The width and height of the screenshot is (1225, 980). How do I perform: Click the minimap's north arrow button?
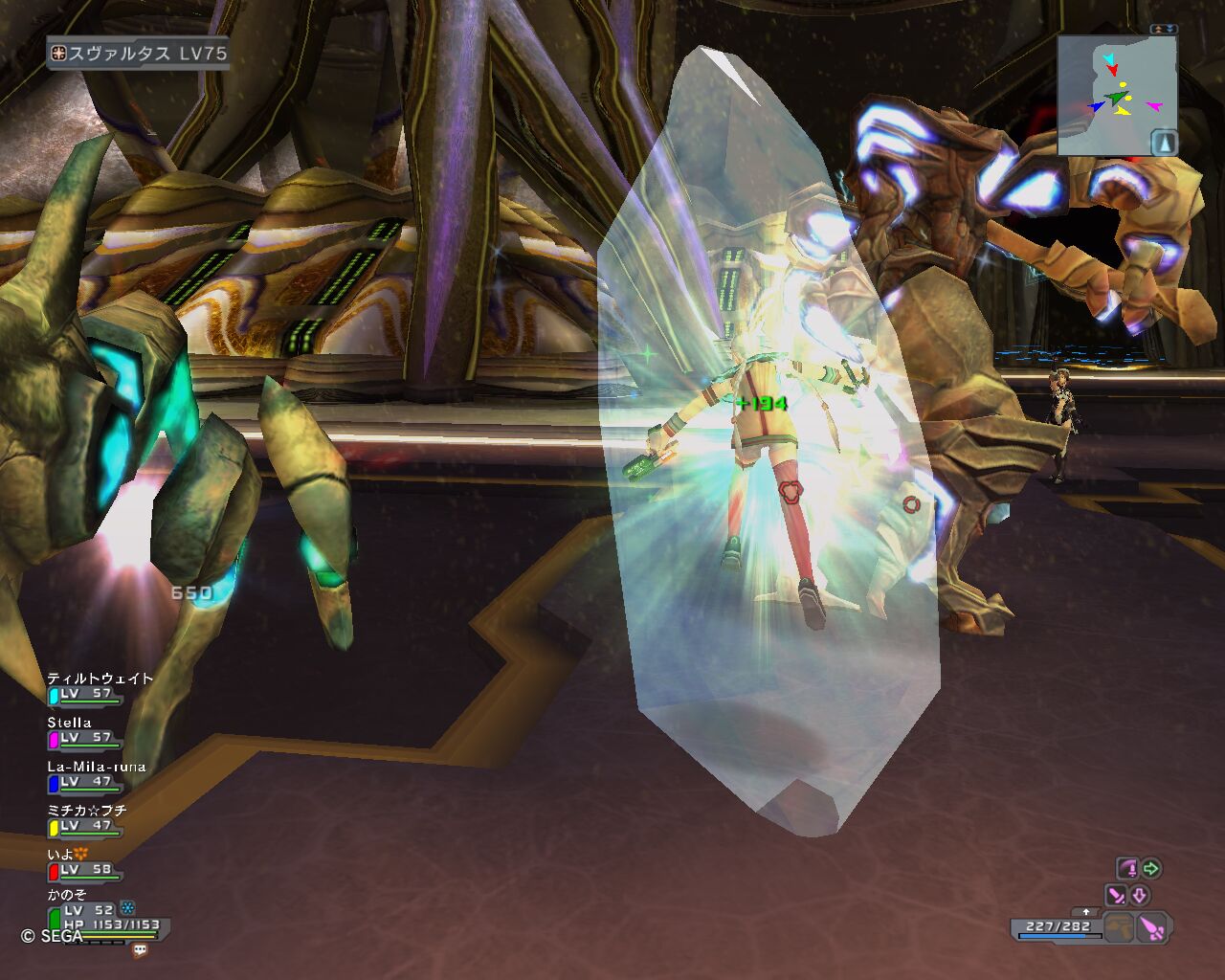pos(1164,143)
